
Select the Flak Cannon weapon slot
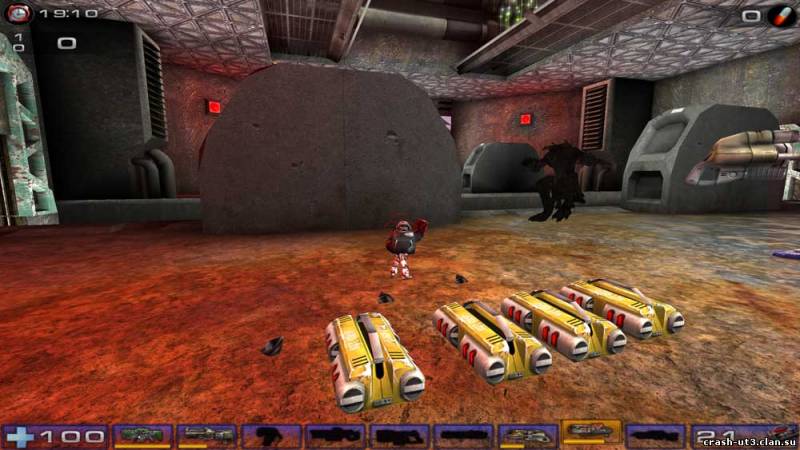point(527,435)
